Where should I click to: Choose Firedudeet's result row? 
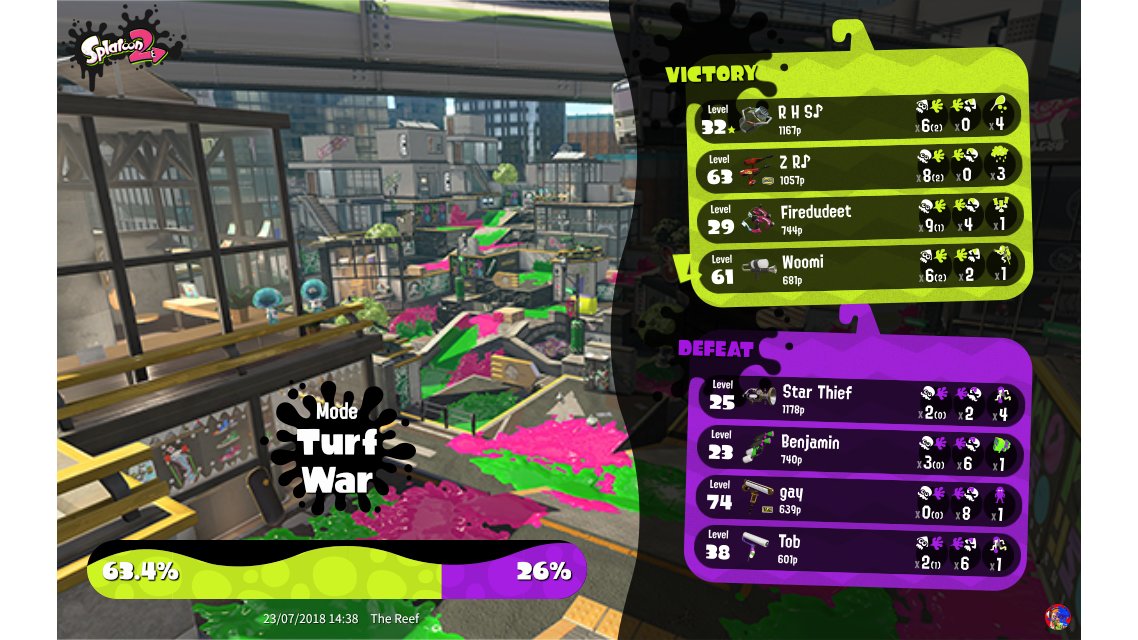pos(858,219)
